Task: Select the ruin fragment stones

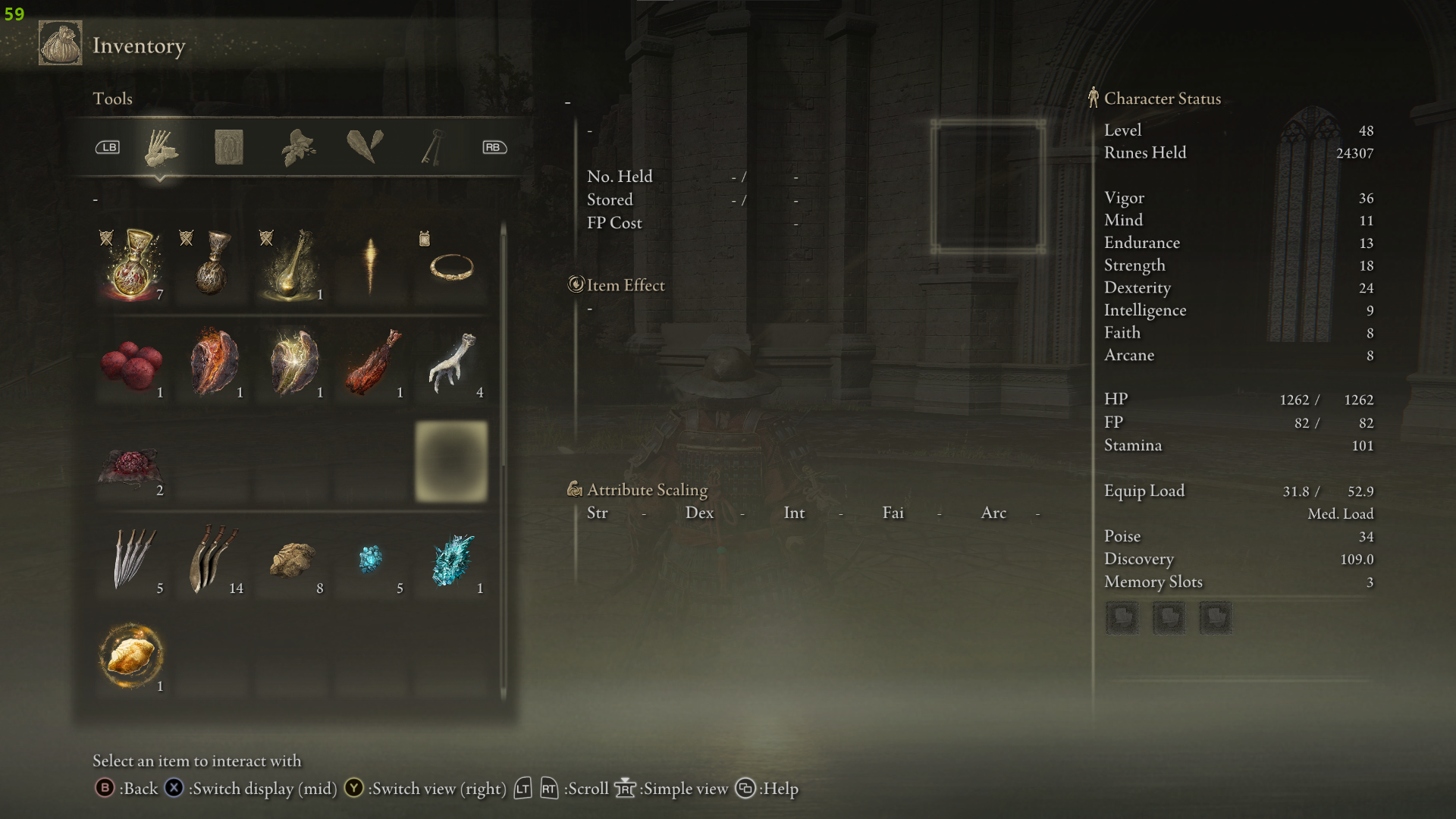Action: 292,560
